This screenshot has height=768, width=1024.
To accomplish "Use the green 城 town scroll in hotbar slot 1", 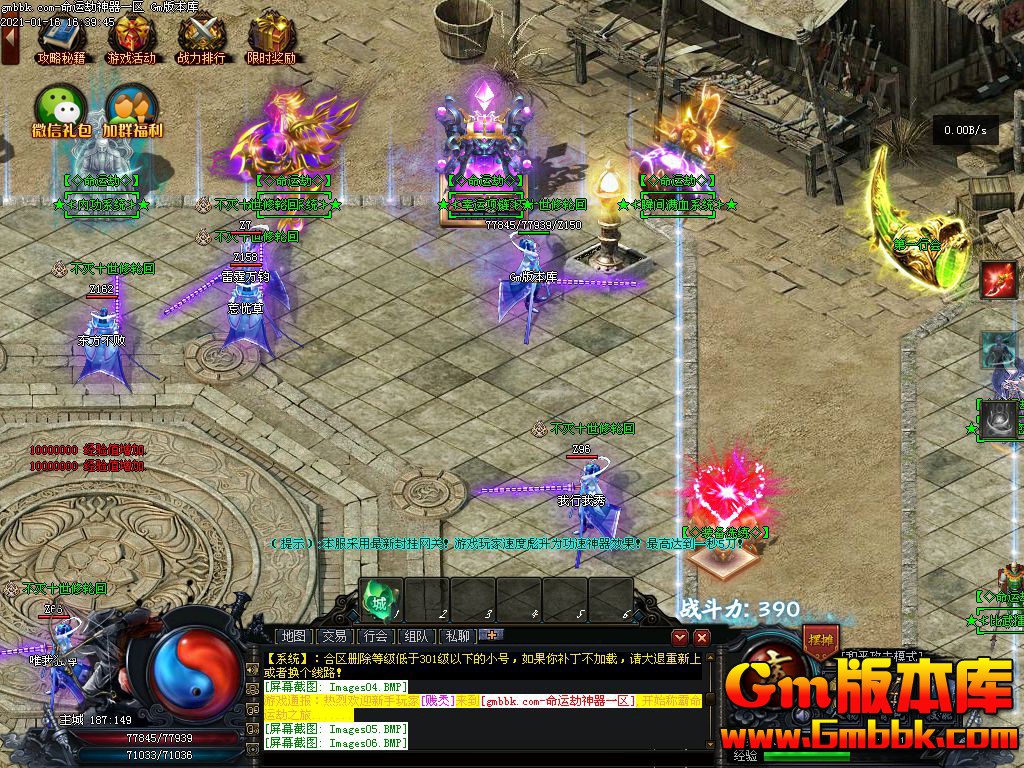I will point(380,598).
